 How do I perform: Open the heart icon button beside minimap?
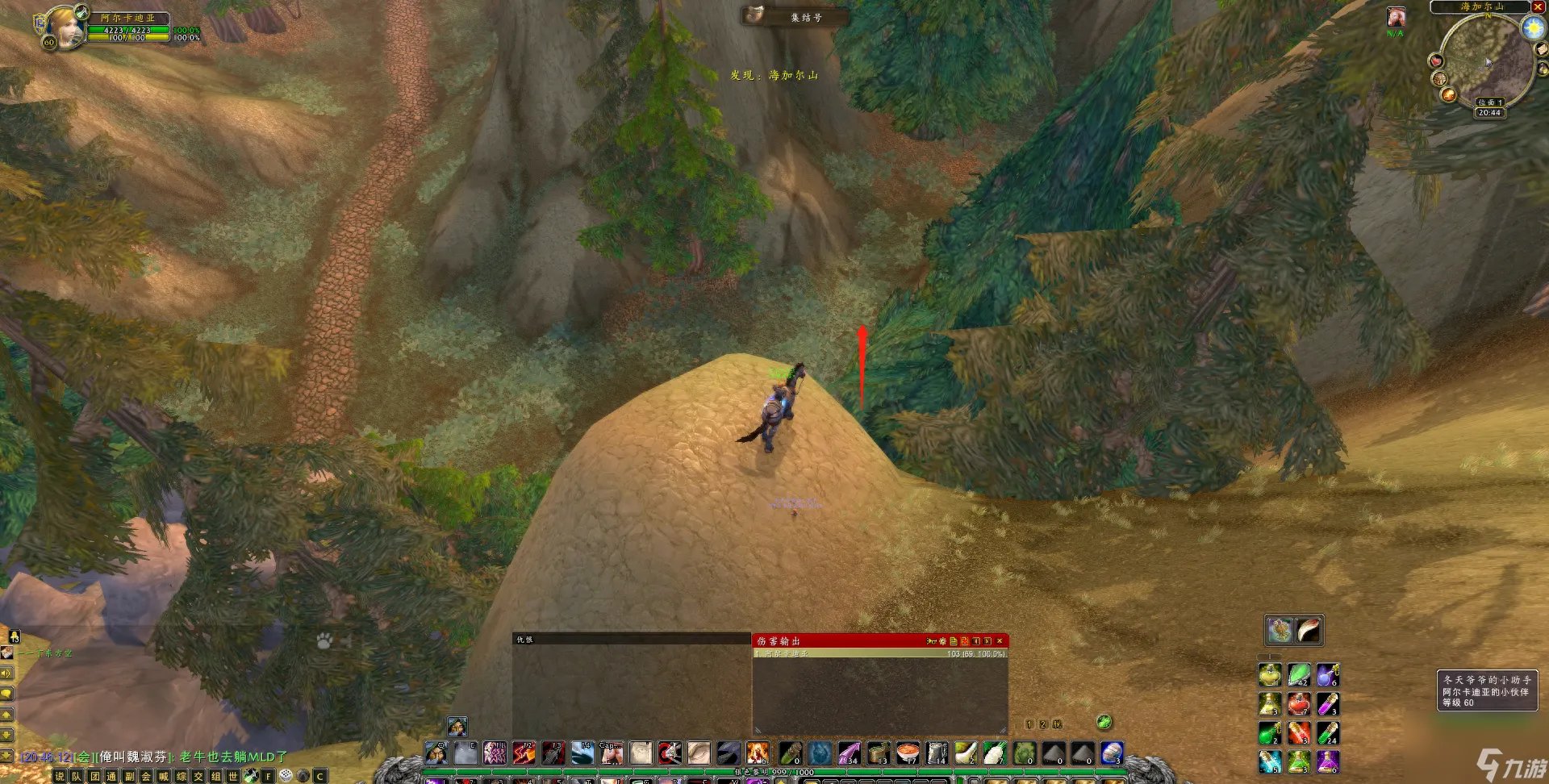coord(1436,61)
